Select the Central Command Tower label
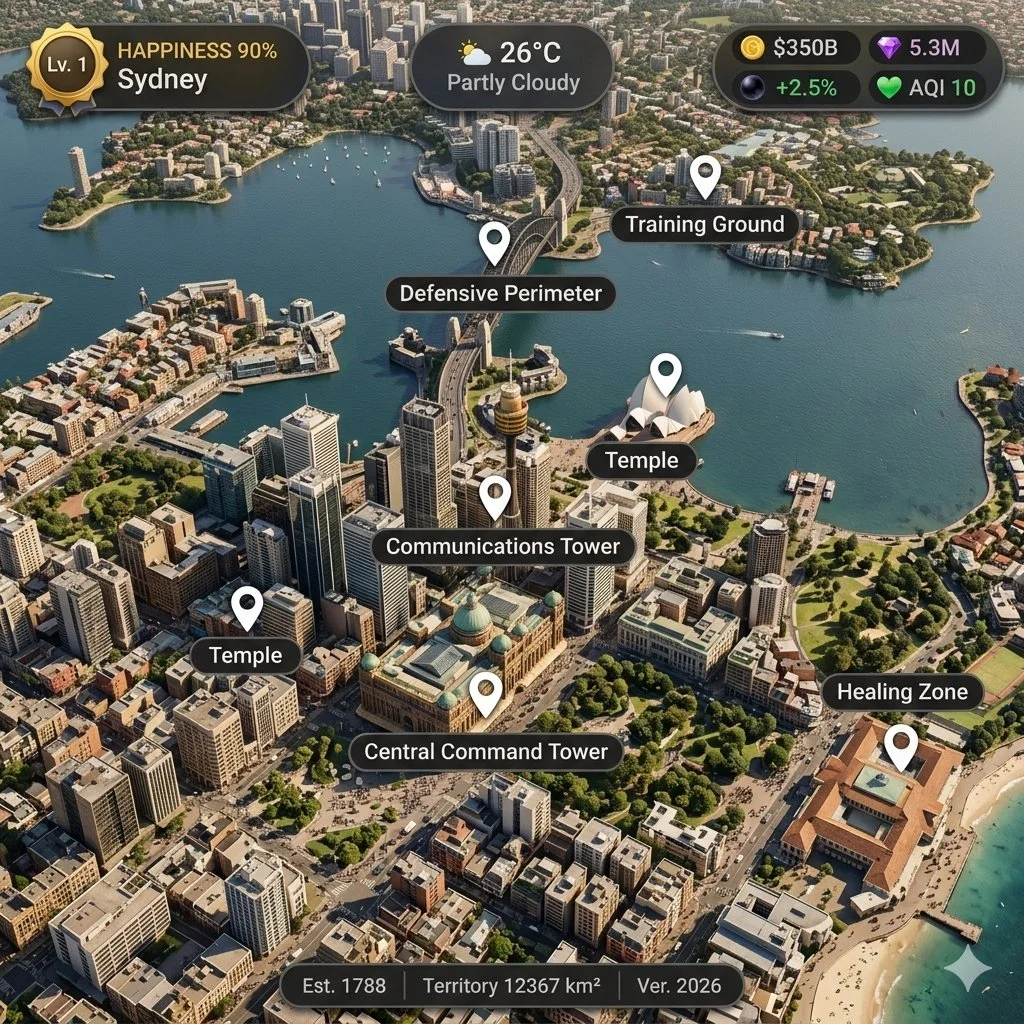Screen dimensions: 1024x1024 [x=486, y=751]
